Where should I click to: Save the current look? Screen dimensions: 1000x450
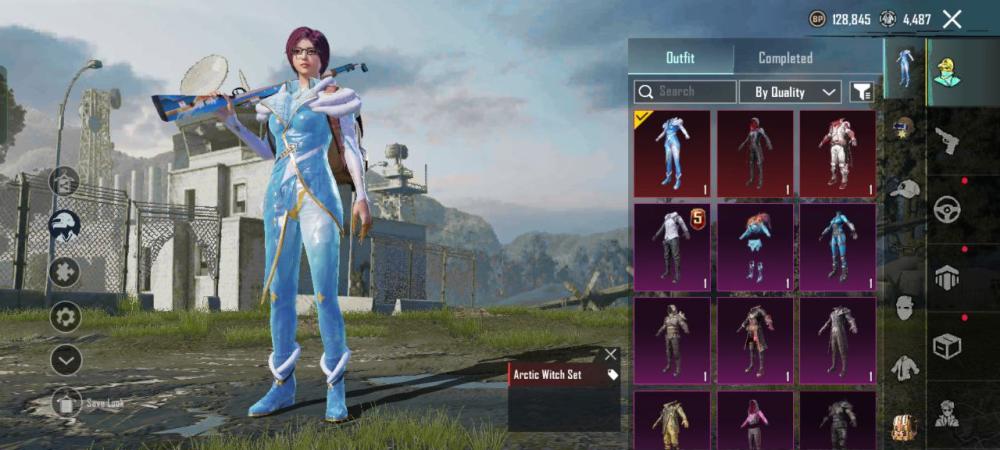coord(66,402)
